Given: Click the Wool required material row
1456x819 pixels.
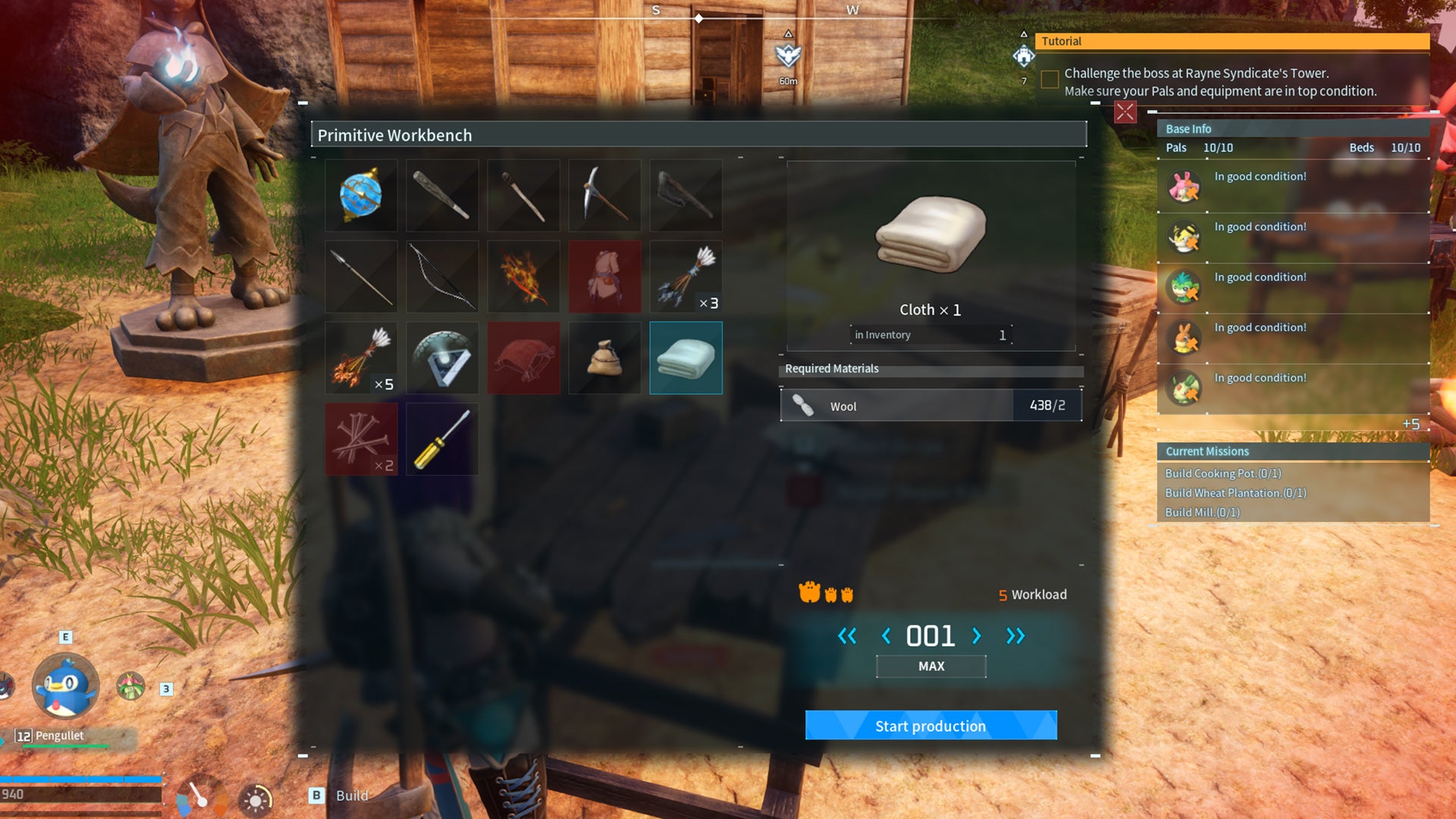Looking at the screenshot, I should (930, 406).
